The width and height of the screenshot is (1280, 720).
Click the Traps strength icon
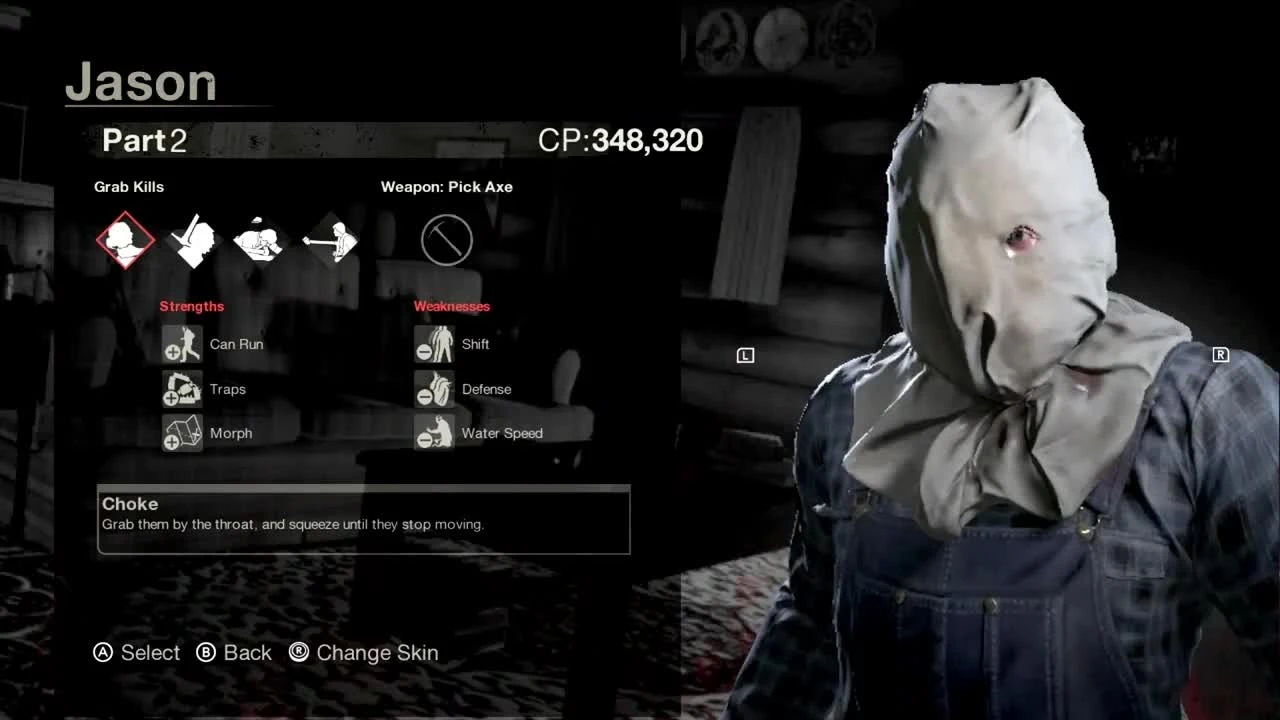click(x=181, y=388)
